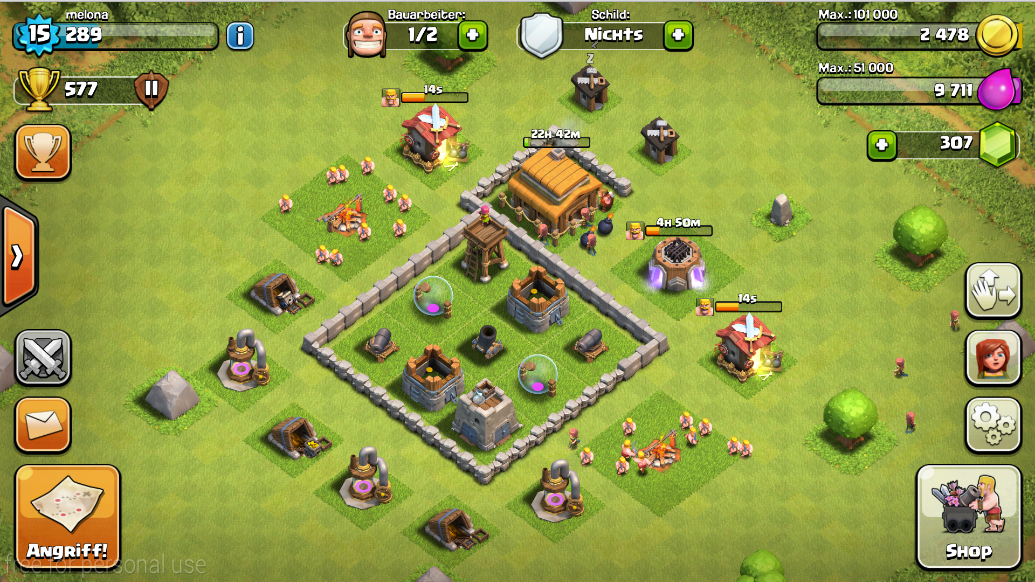Purchase more gems with the green plus

(x=882, y=145)
